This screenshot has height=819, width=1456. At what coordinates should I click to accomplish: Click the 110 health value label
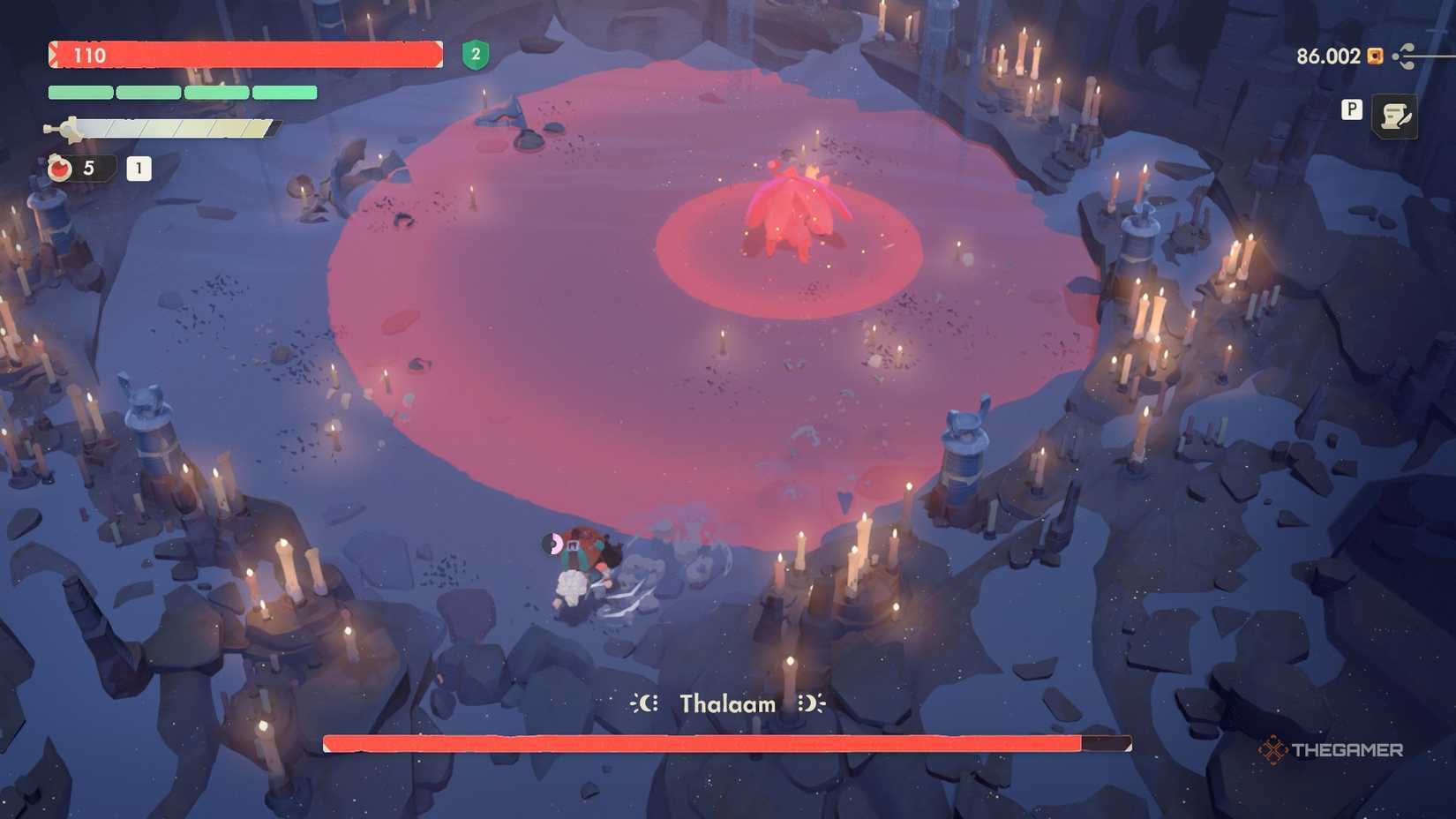91,55
